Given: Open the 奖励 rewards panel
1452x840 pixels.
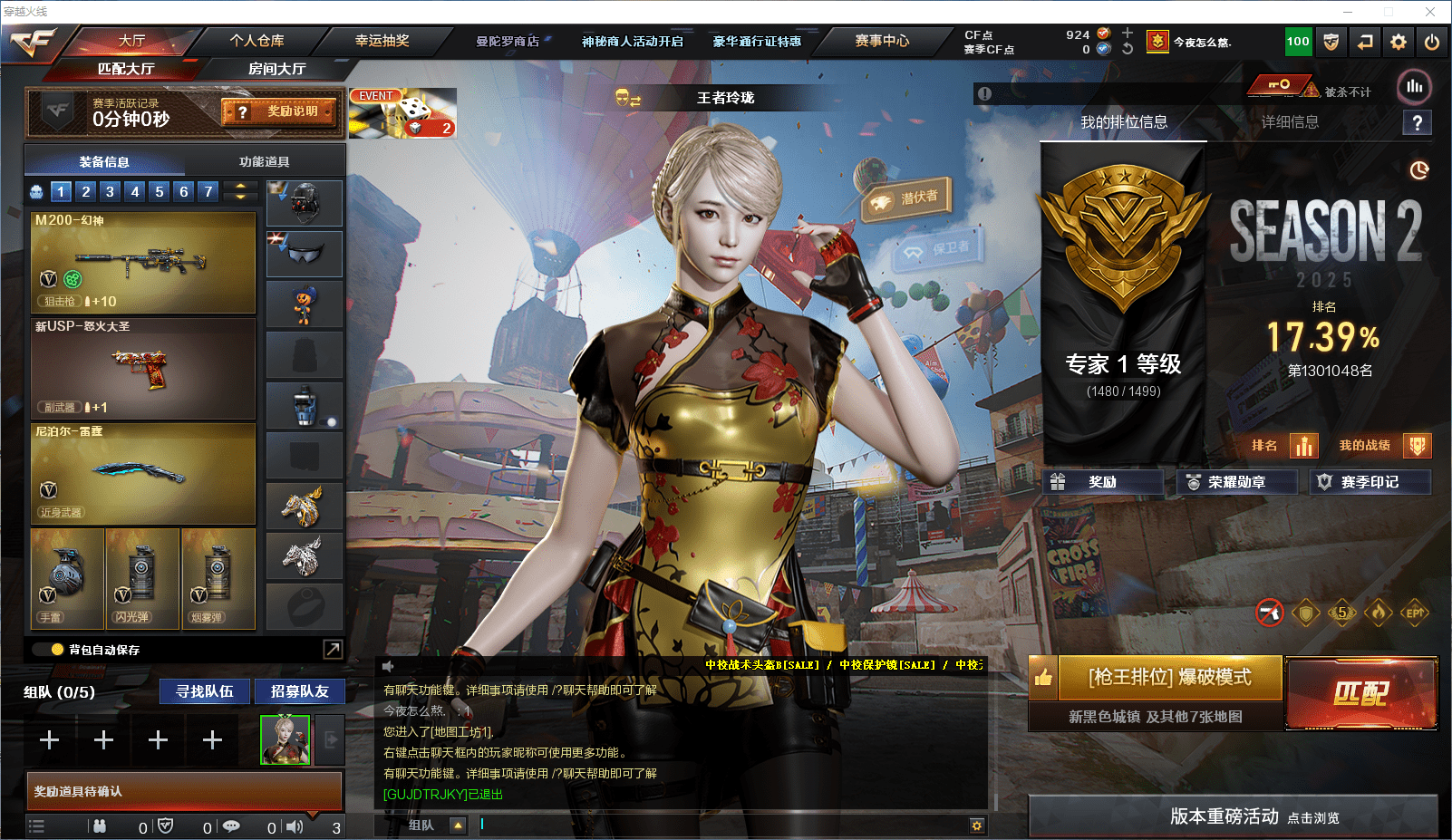Looking at the screenshot, I should [1102, 482].
